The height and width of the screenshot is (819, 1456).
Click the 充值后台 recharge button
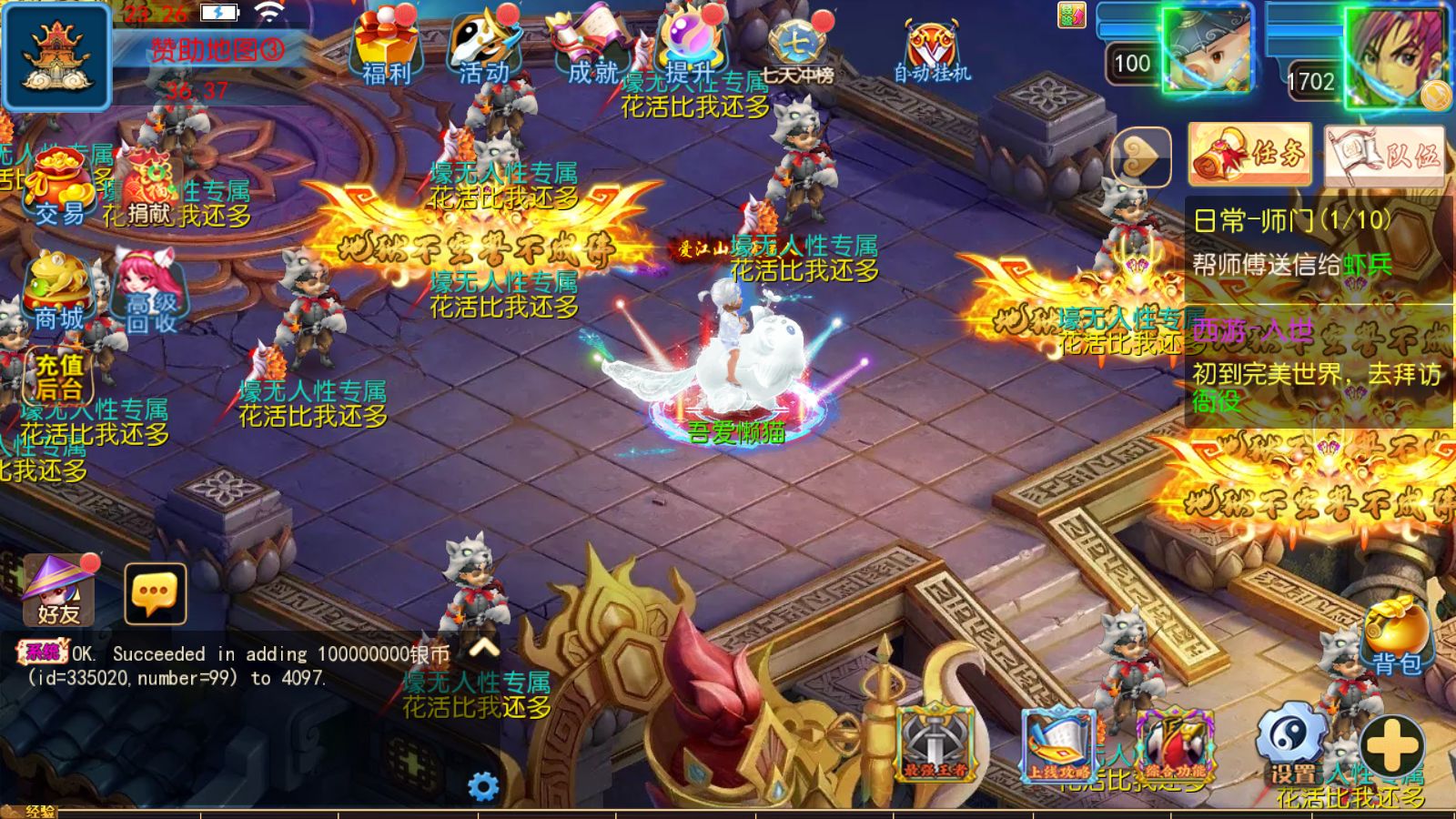59,377
